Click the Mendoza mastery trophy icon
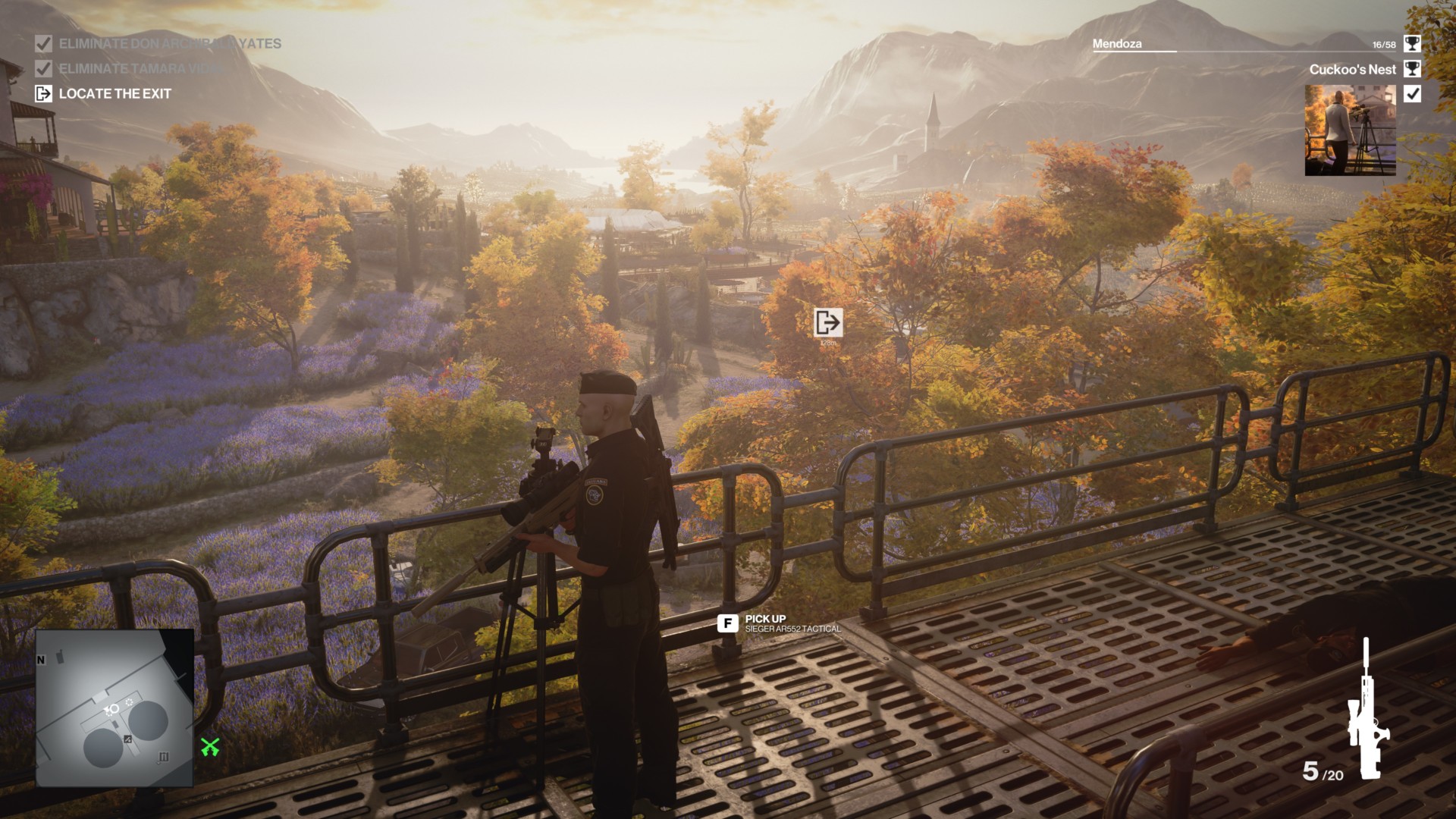The image size is (1456, 819). [x=1412, y=44]
